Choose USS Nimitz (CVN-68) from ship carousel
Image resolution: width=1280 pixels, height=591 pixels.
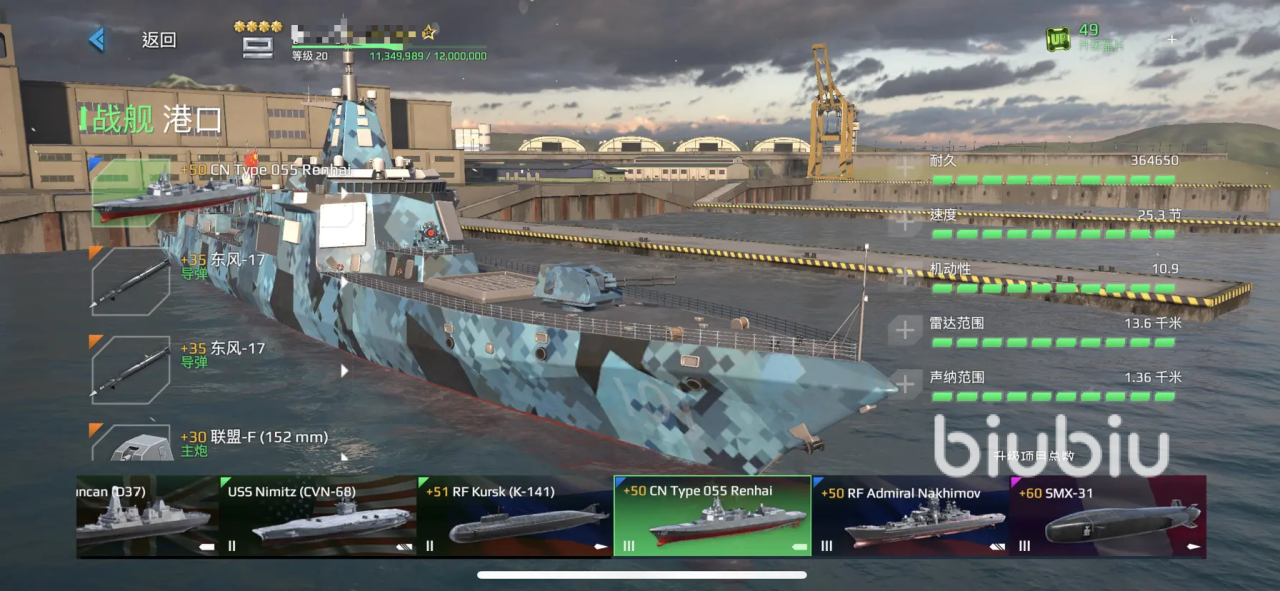(318, 516)
